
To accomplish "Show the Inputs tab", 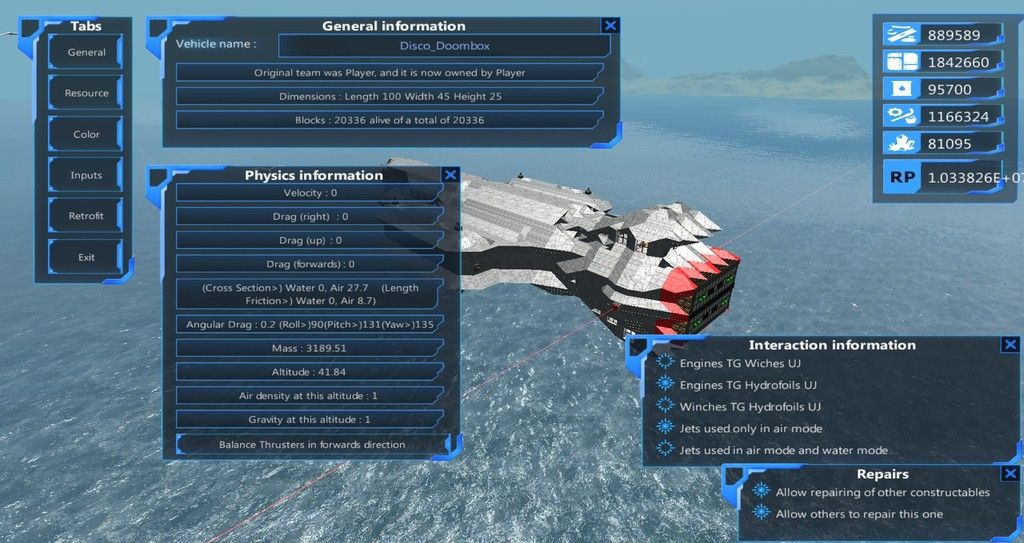I will [x=86, y=175].
